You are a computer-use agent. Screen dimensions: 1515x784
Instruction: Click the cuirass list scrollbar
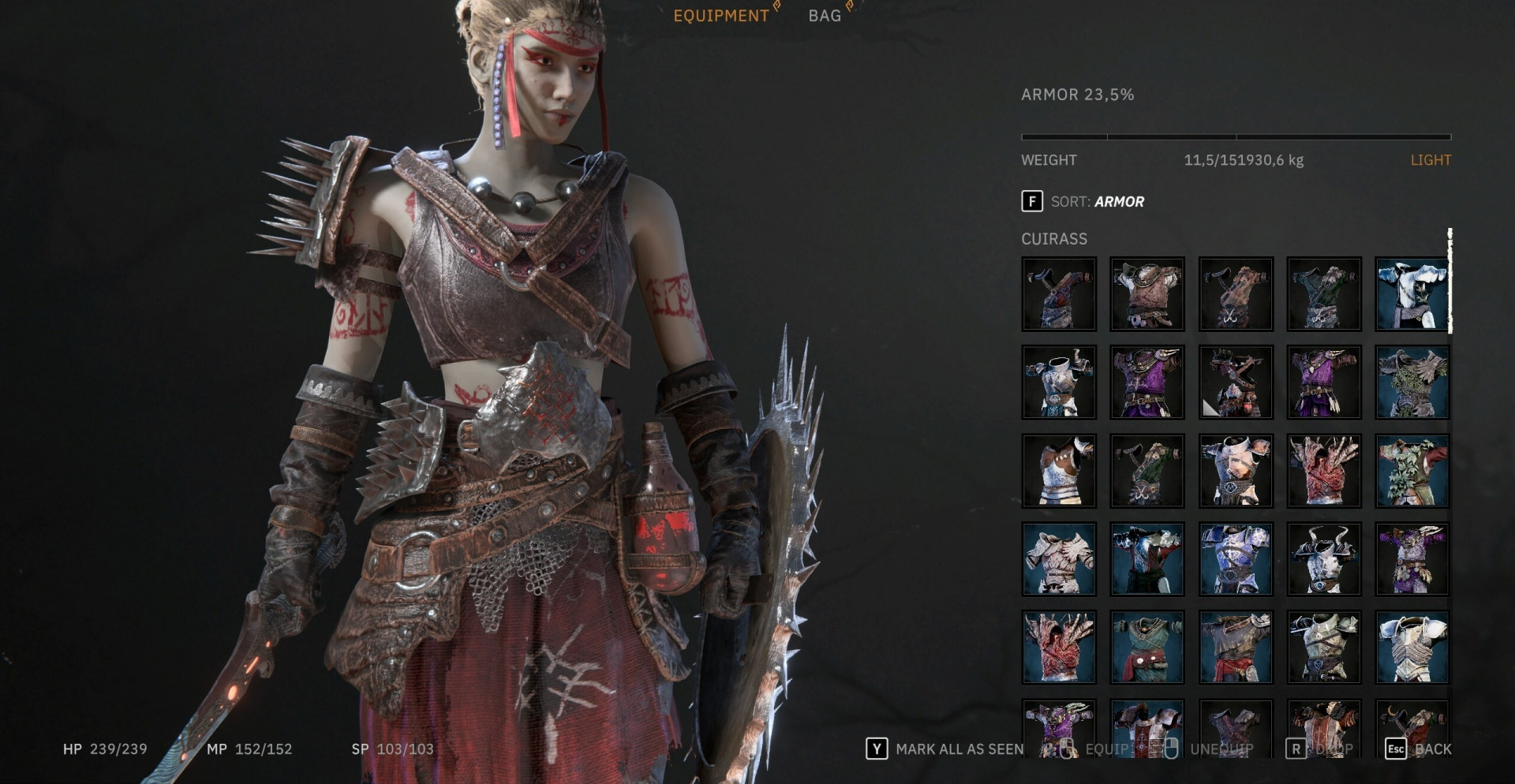pyautogui.click(x=1450, y=281)
